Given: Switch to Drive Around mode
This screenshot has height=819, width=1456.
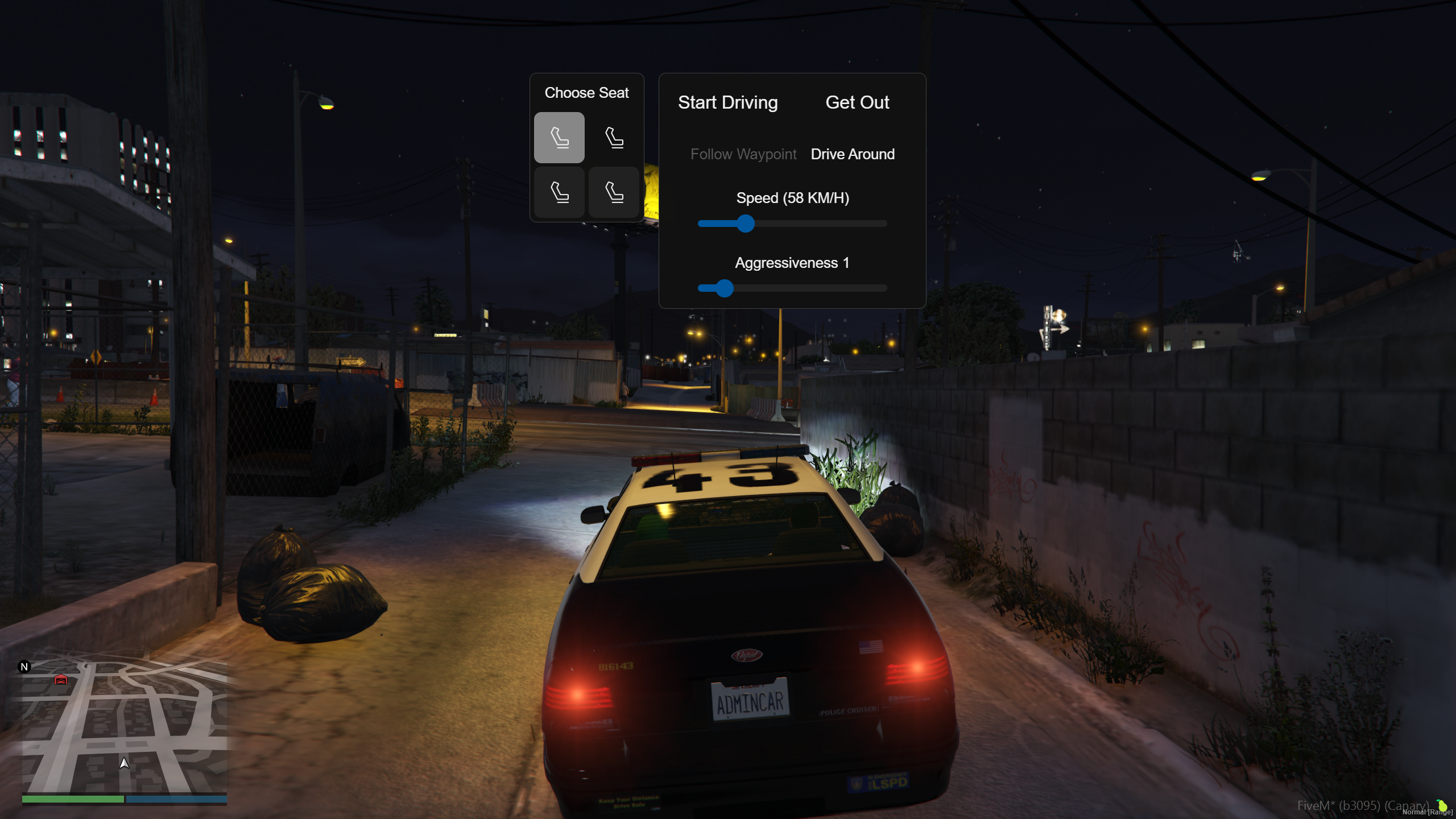Looking at the screenshot, I should (x=853, y=154).
